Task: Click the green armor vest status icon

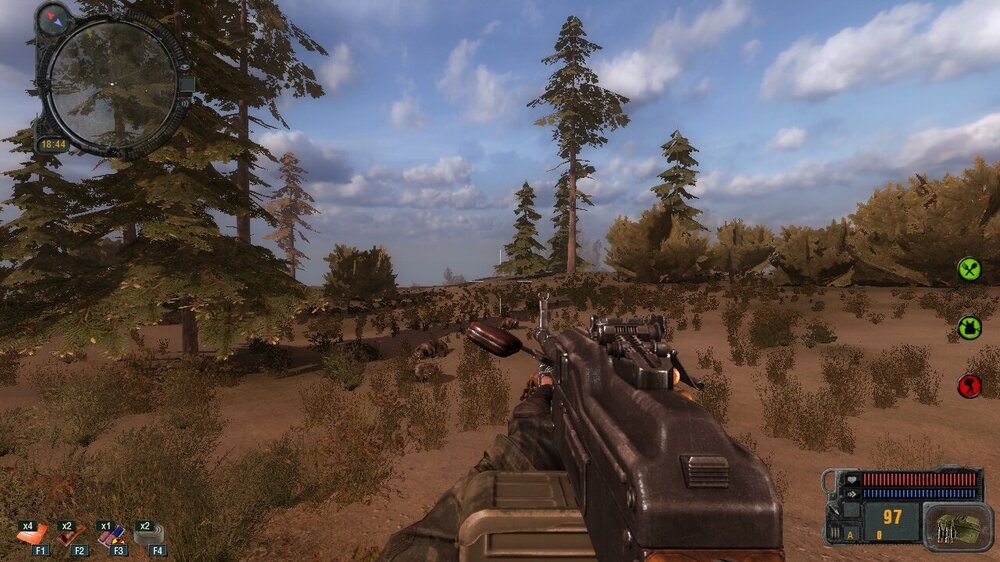Action: click(969, 327)
